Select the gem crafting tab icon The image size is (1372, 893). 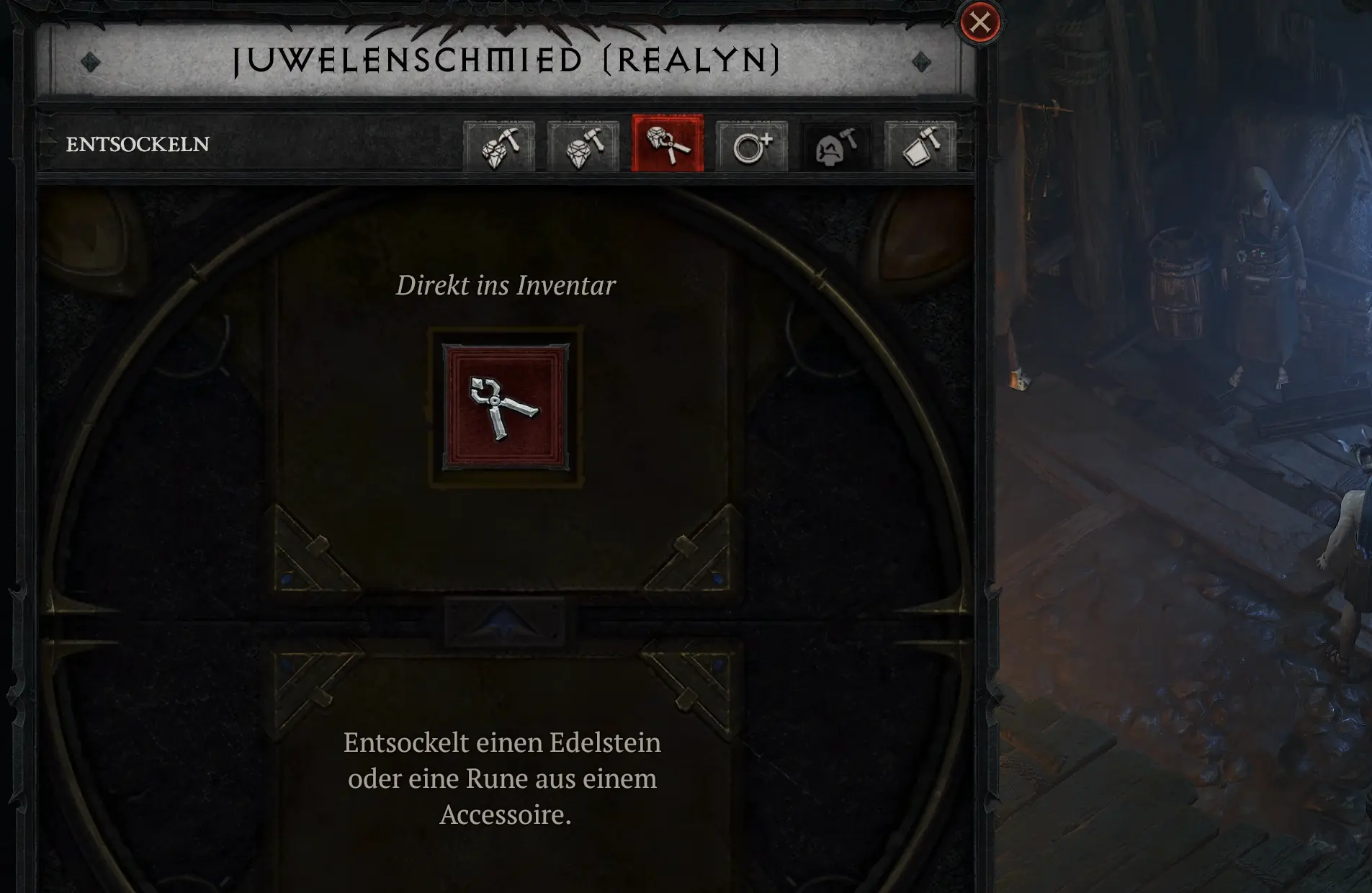(x=501, y=145)
